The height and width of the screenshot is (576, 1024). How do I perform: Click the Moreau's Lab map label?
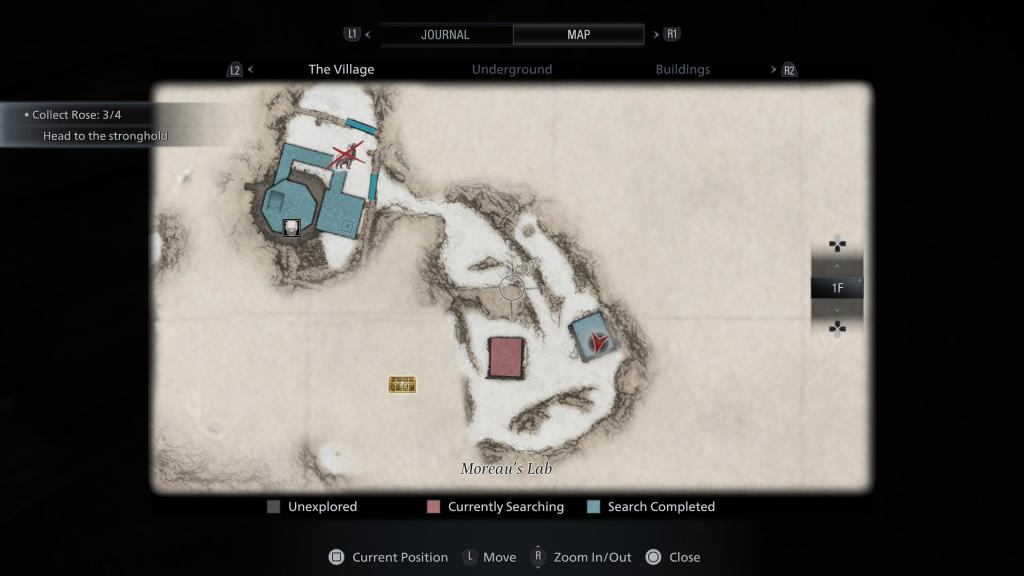506,469
